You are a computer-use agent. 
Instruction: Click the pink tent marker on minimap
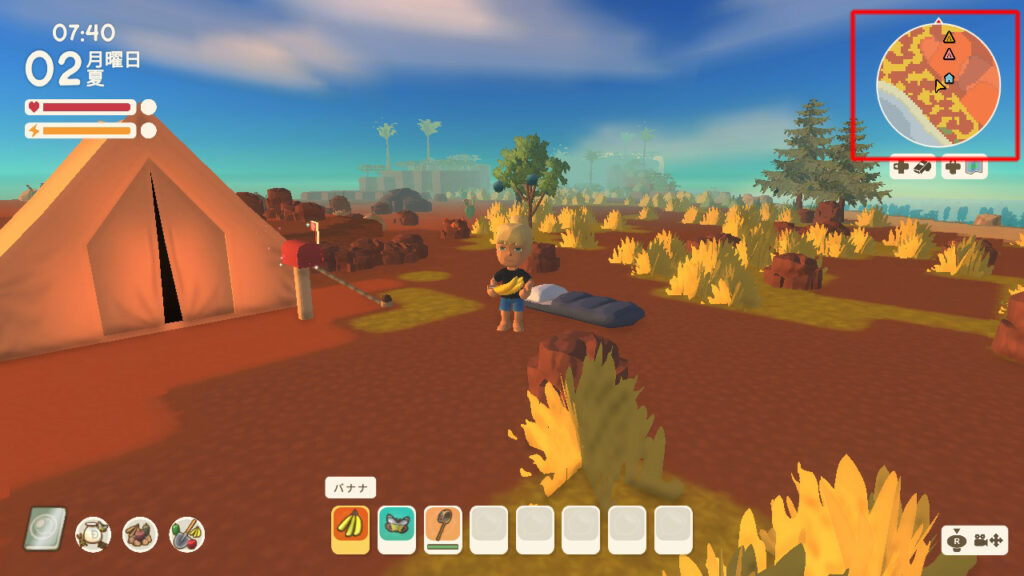click(949, 54)
